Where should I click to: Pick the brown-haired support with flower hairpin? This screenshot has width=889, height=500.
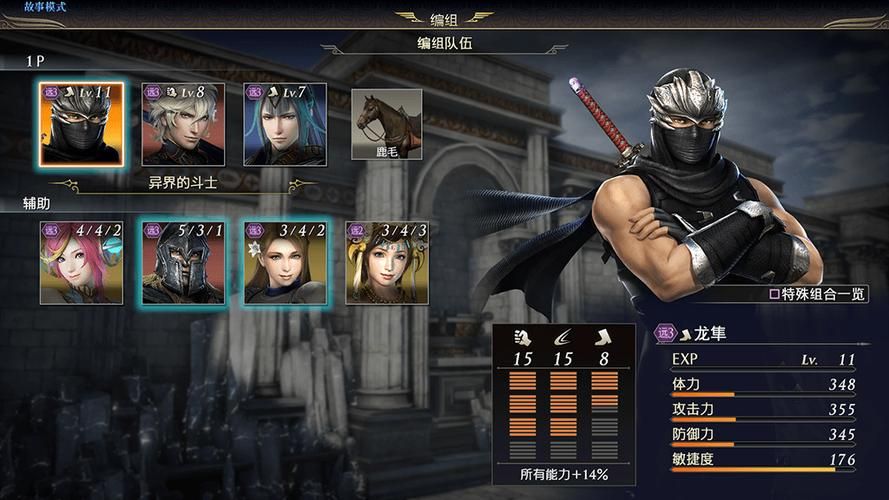pos(285,262)
